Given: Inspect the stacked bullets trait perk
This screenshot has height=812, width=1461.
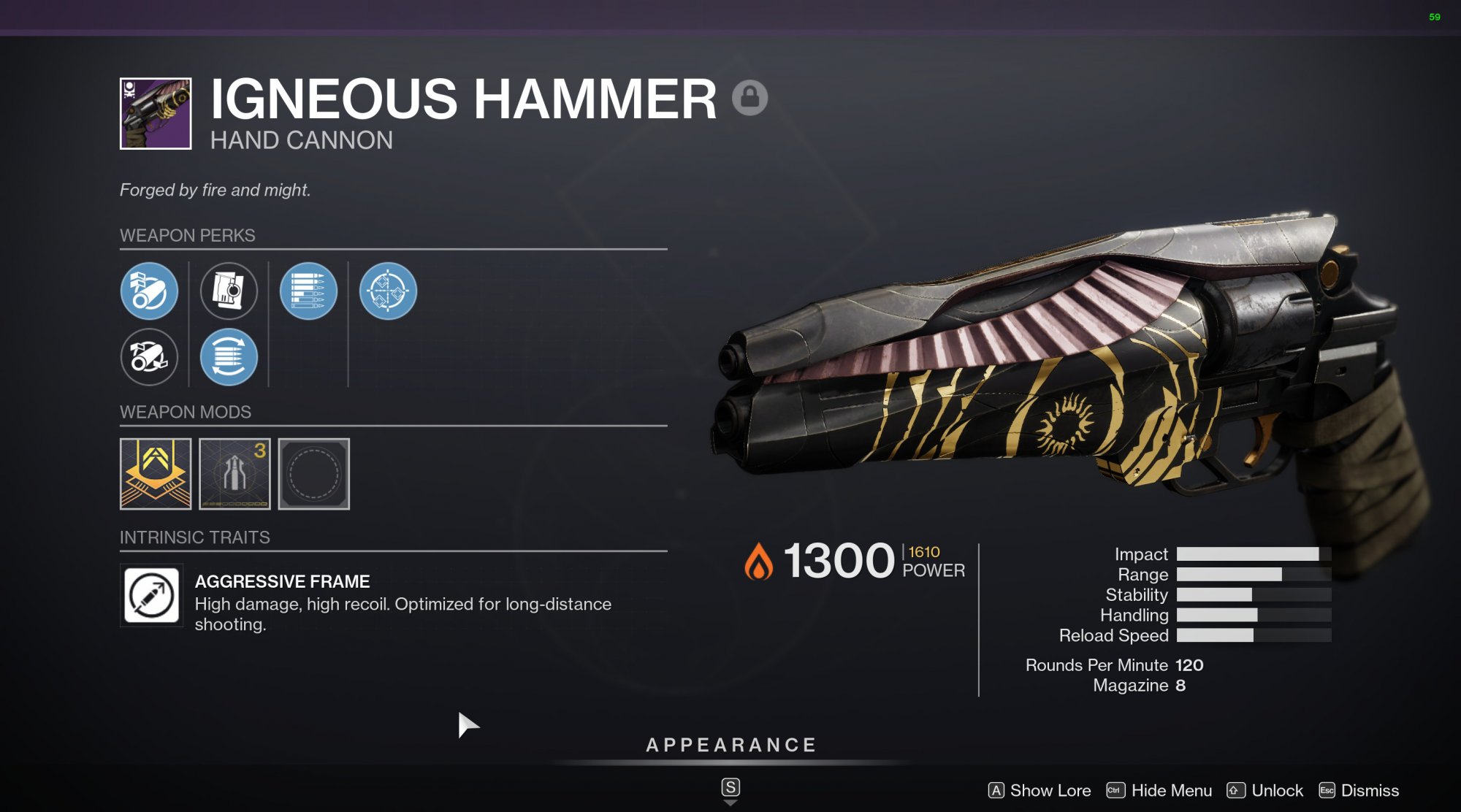Looking at the screenshot, I should [308, 291].
